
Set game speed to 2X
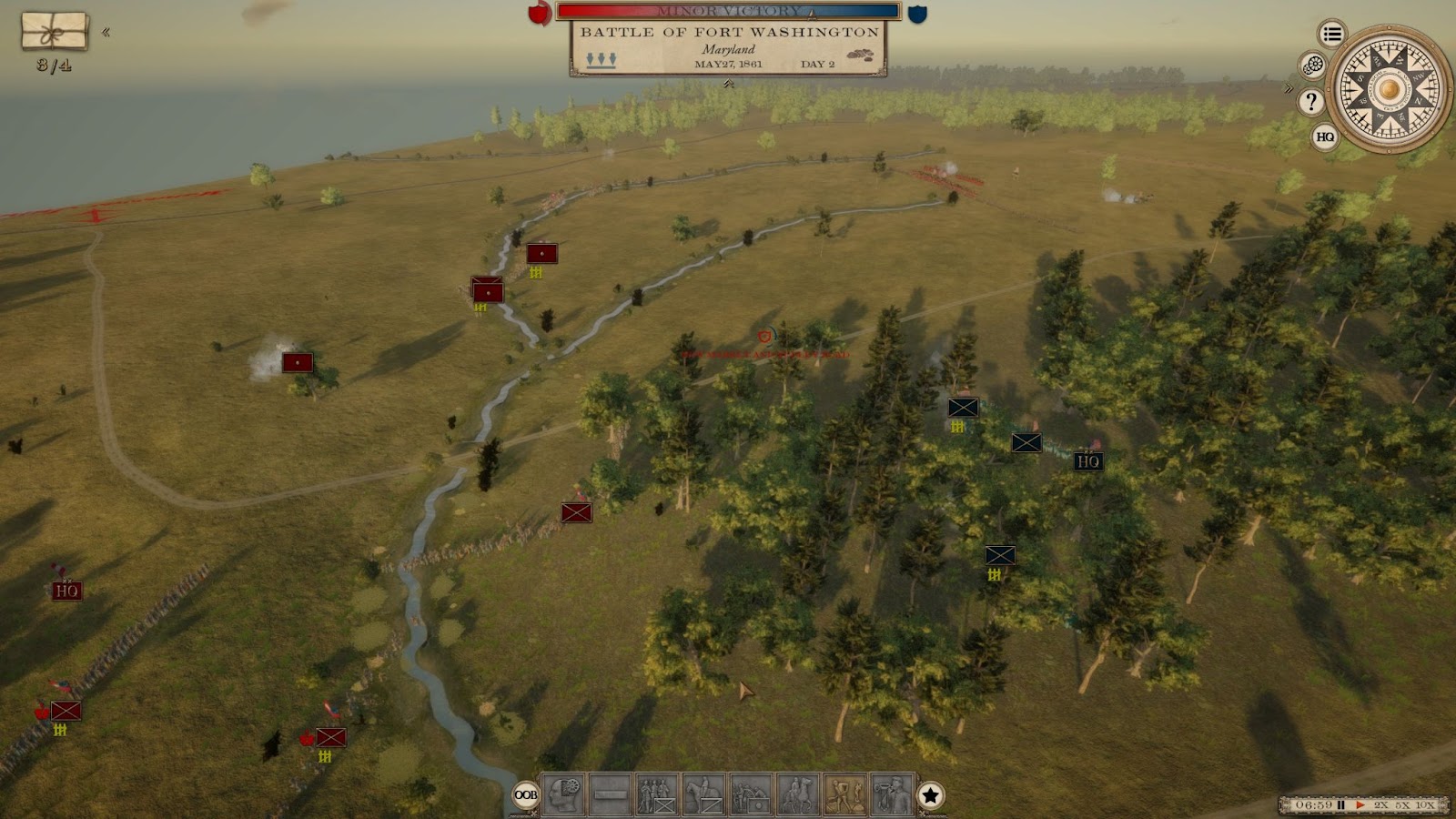coord(1381,805)
